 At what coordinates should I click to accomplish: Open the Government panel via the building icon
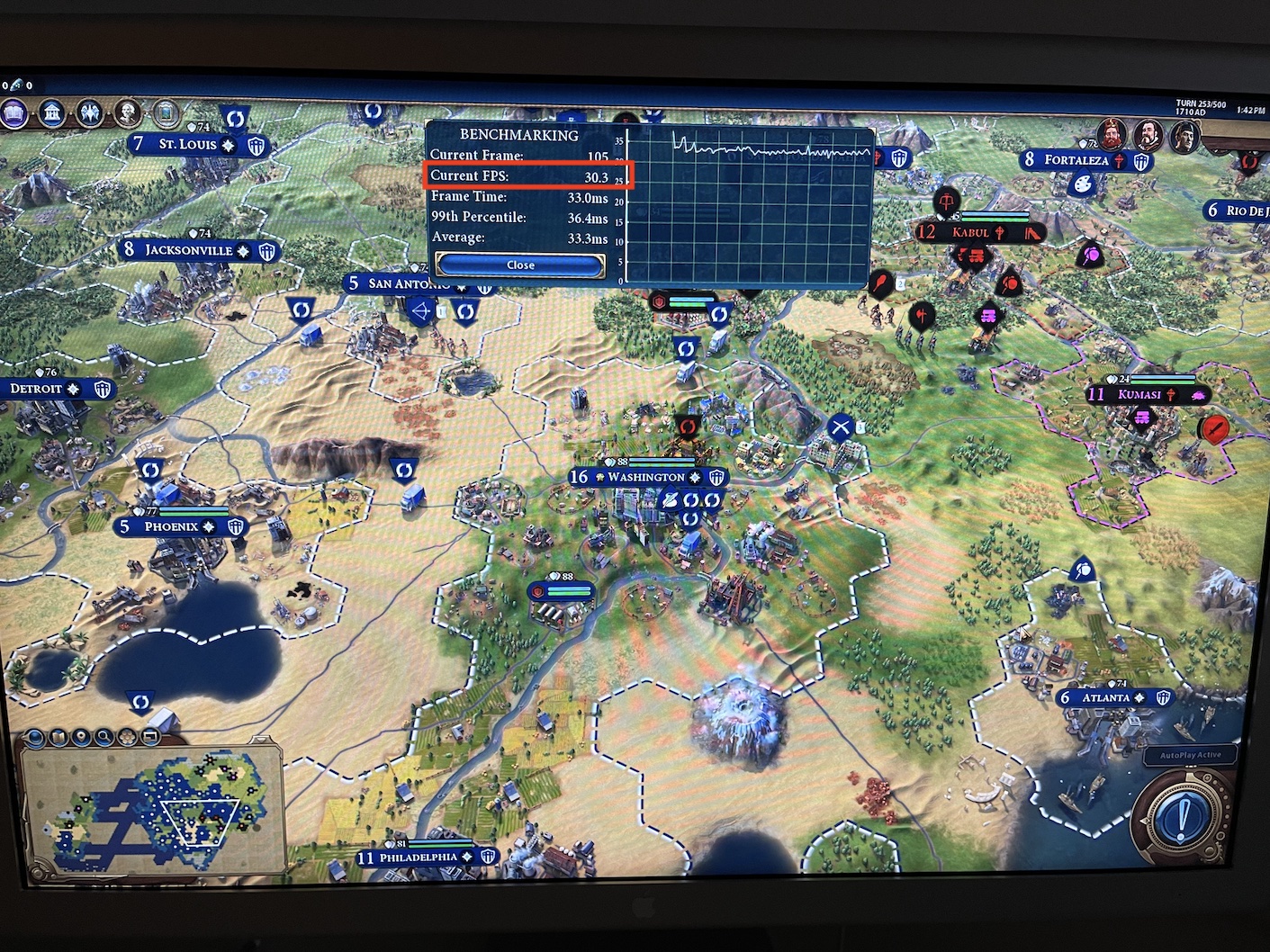(x=53, y=114)
